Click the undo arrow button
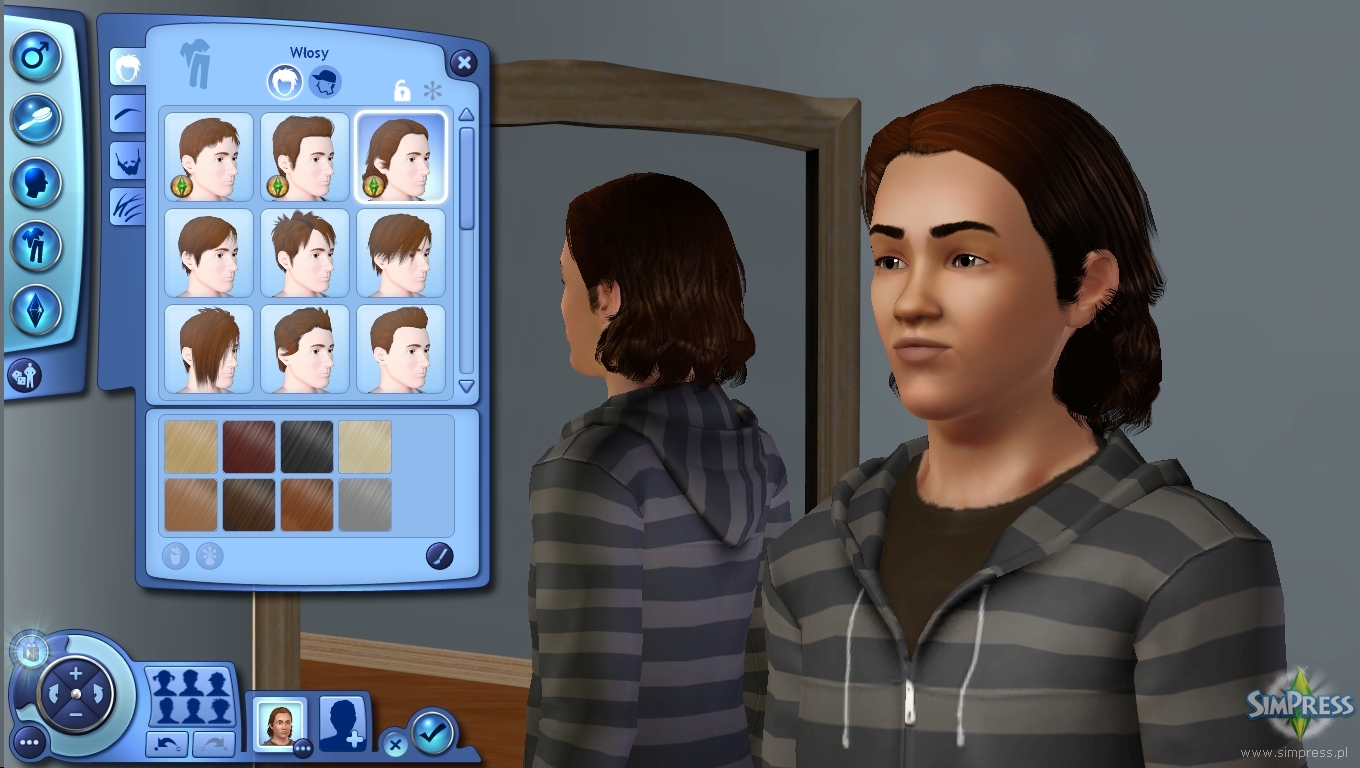 click(167, 745)
